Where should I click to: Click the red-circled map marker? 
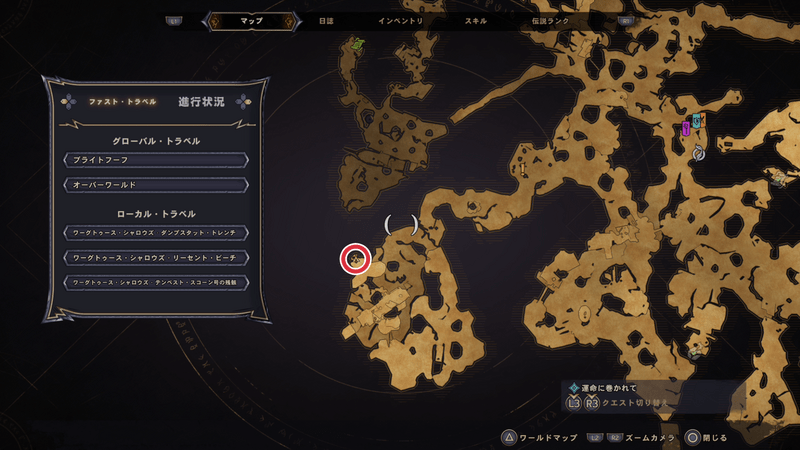(x=355, y=260)
